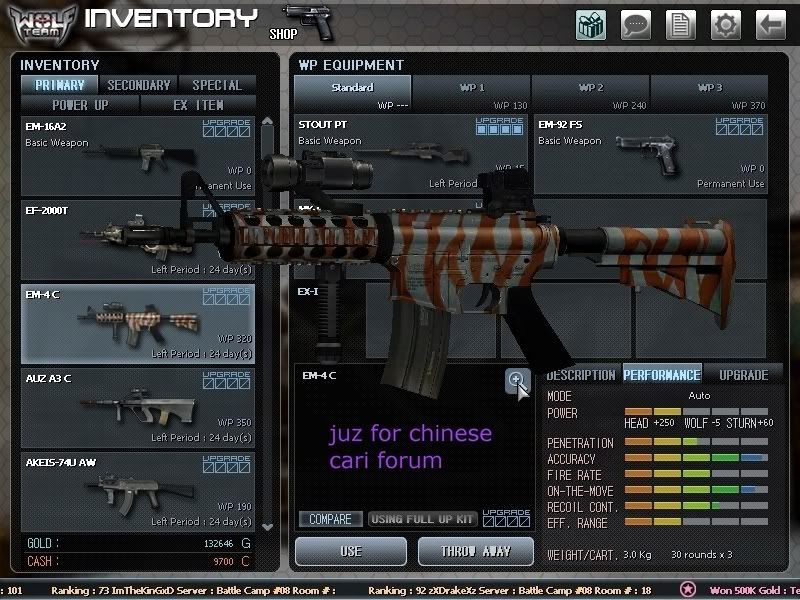Choose the AKEIS-74U AW weapon
Screen dimensions: 800x600
[138, 491]
